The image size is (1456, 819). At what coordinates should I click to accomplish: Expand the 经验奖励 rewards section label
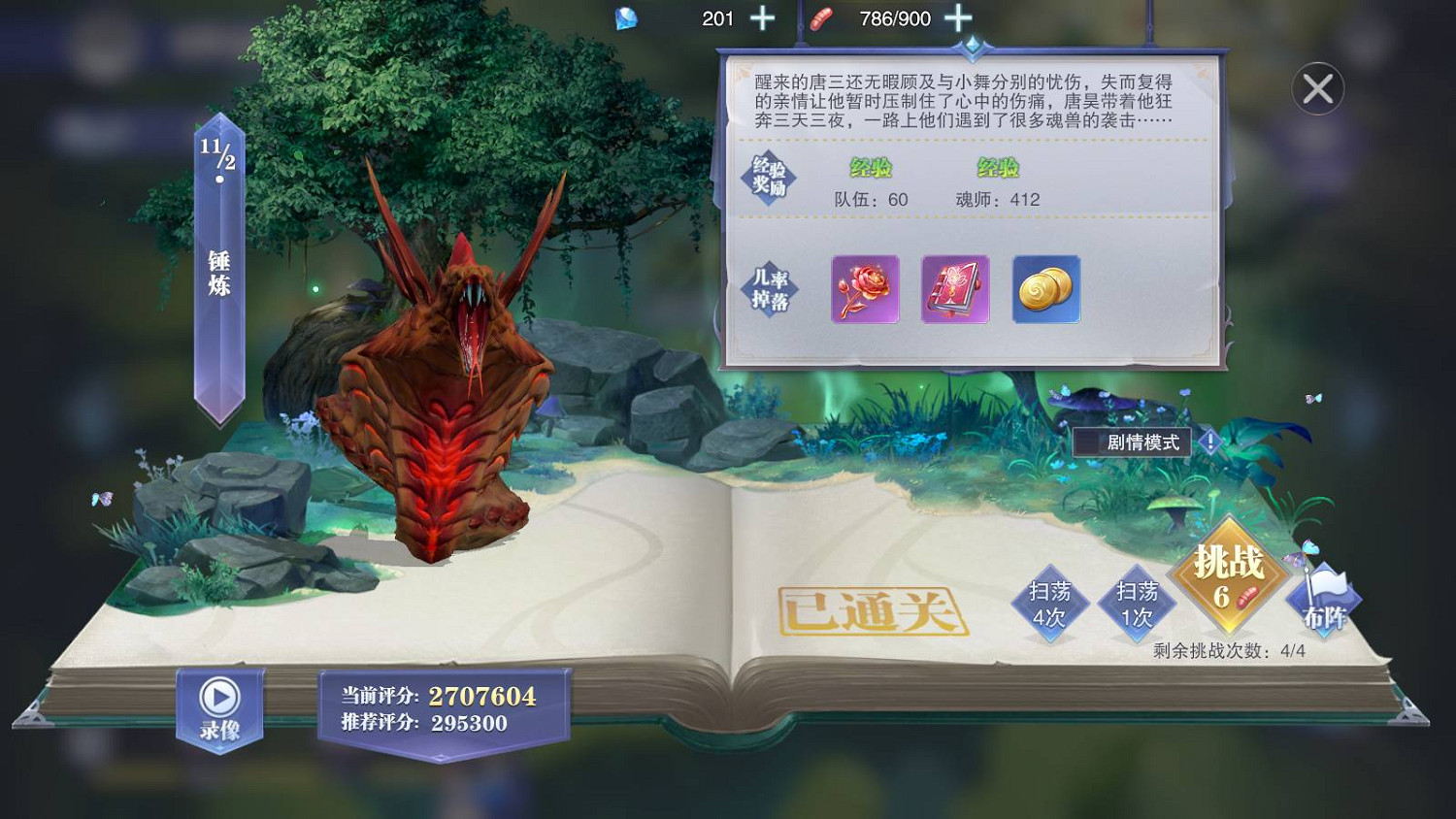coord(772,175)
